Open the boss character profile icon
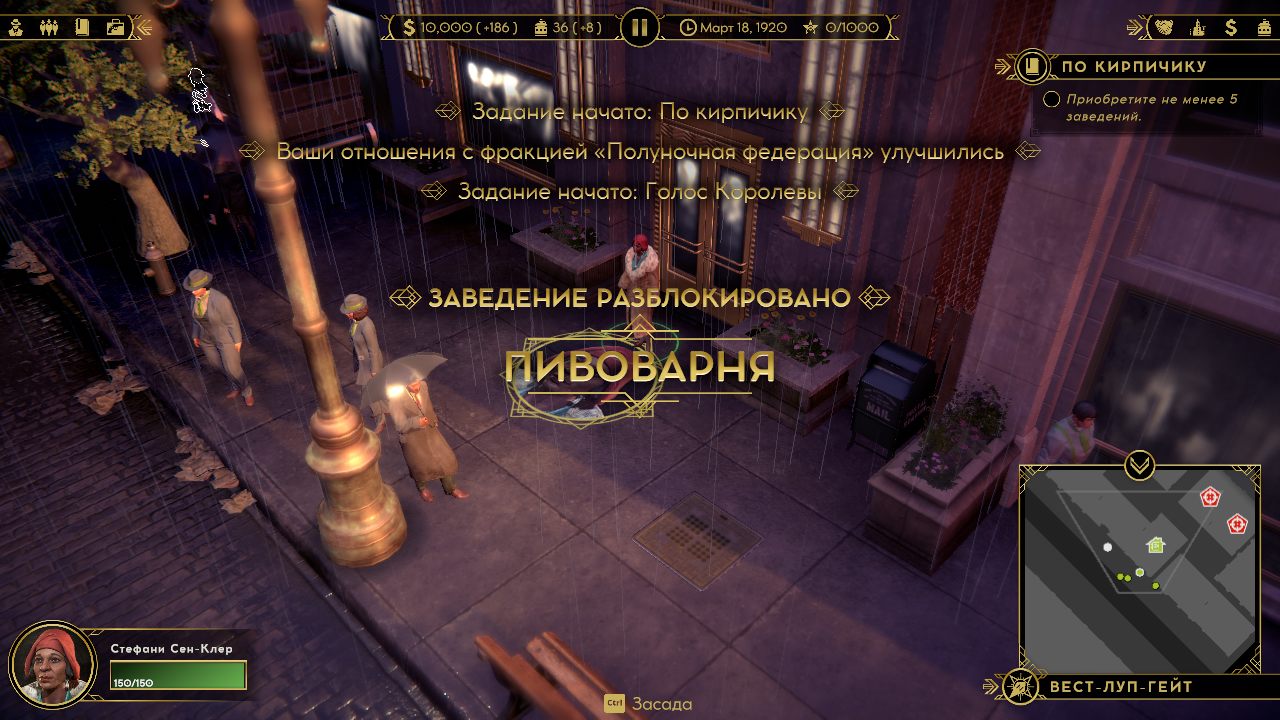 point(15,27)
